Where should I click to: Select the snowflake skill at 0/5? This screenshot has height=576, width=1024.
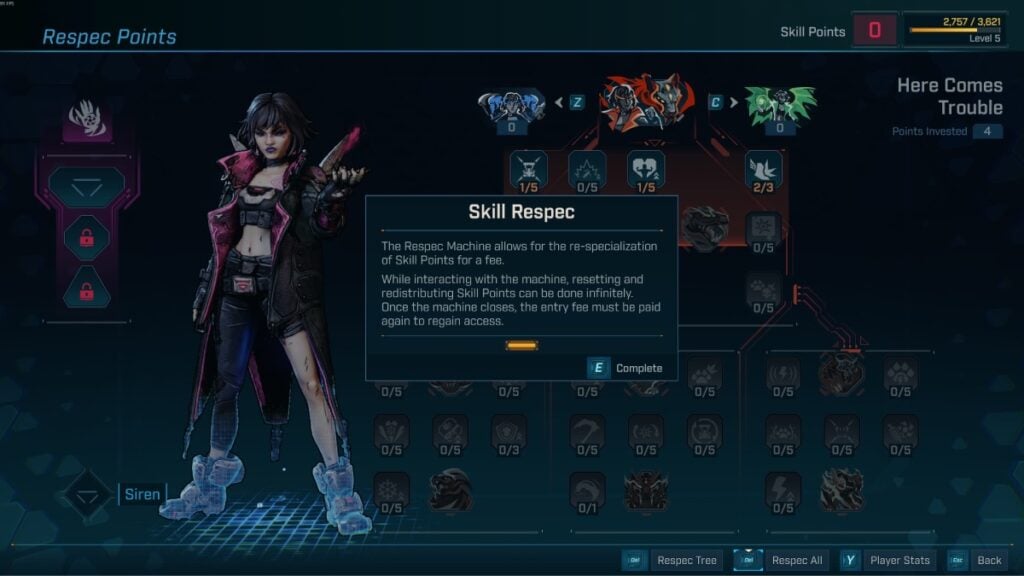pos(392,489)
